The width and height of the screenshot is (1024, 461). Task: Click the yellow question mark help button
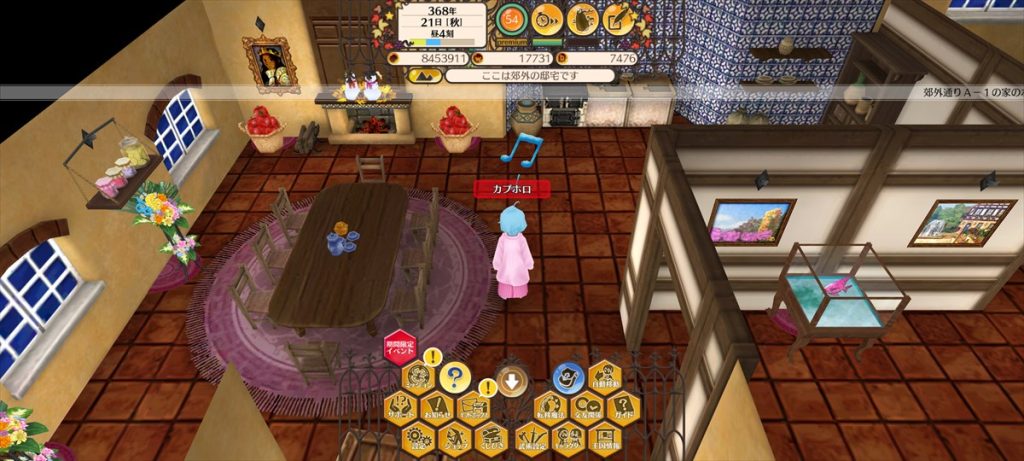tap(455, 378)
